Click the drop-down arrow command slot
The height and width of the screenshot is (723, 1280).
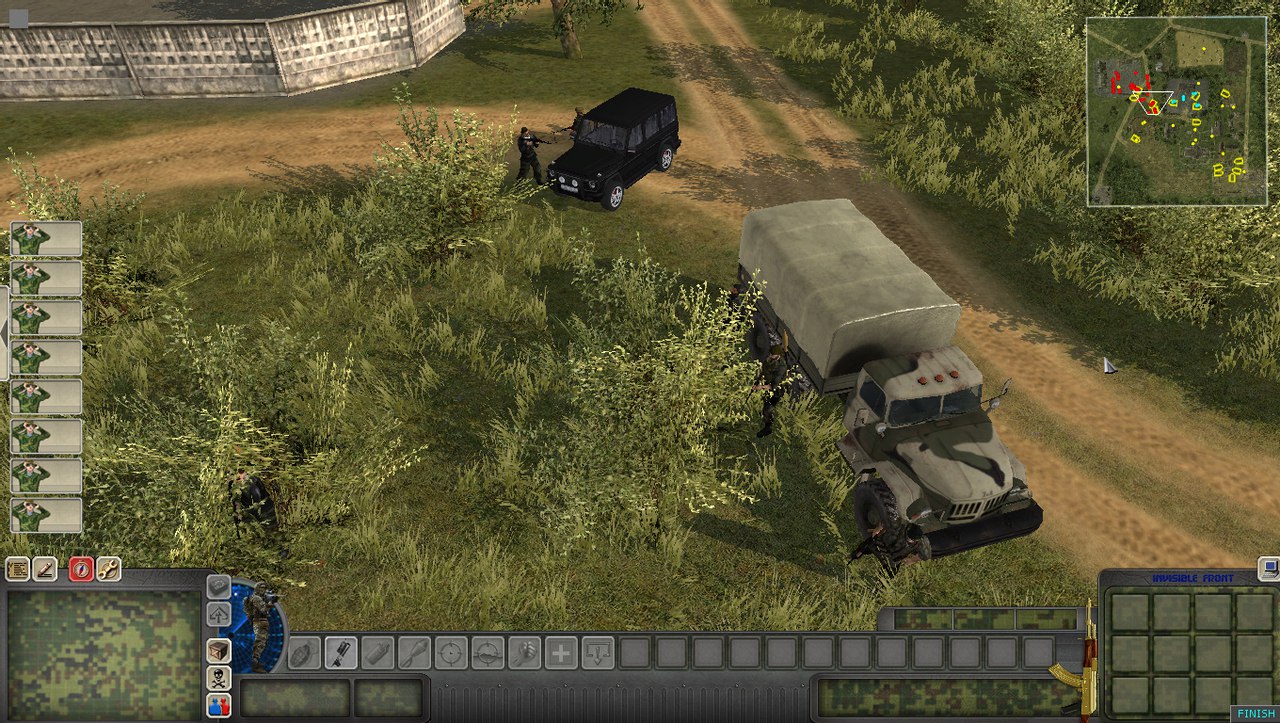click(598, 653)
